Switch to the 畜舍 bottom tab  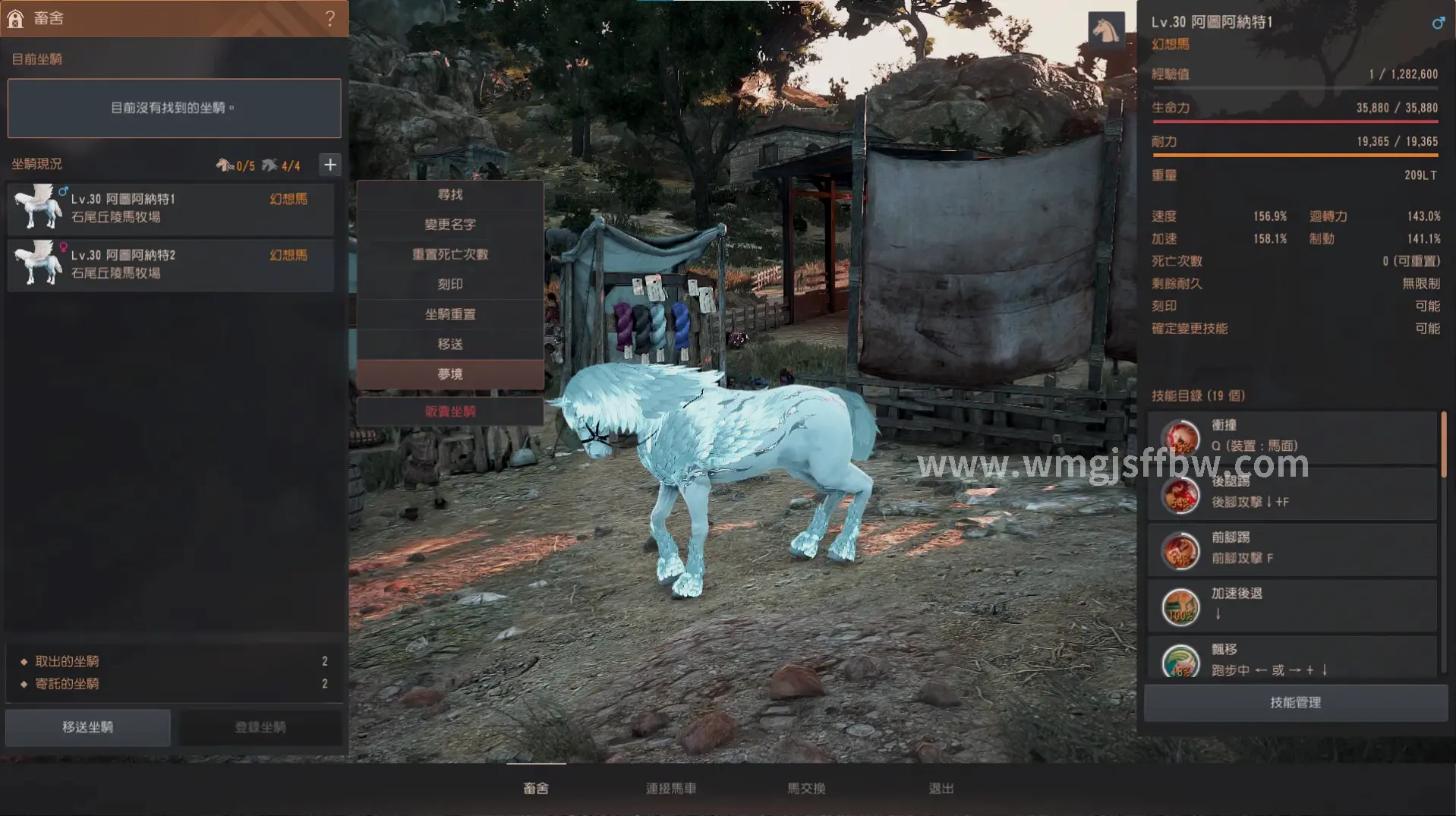click(x=536, y=789)
